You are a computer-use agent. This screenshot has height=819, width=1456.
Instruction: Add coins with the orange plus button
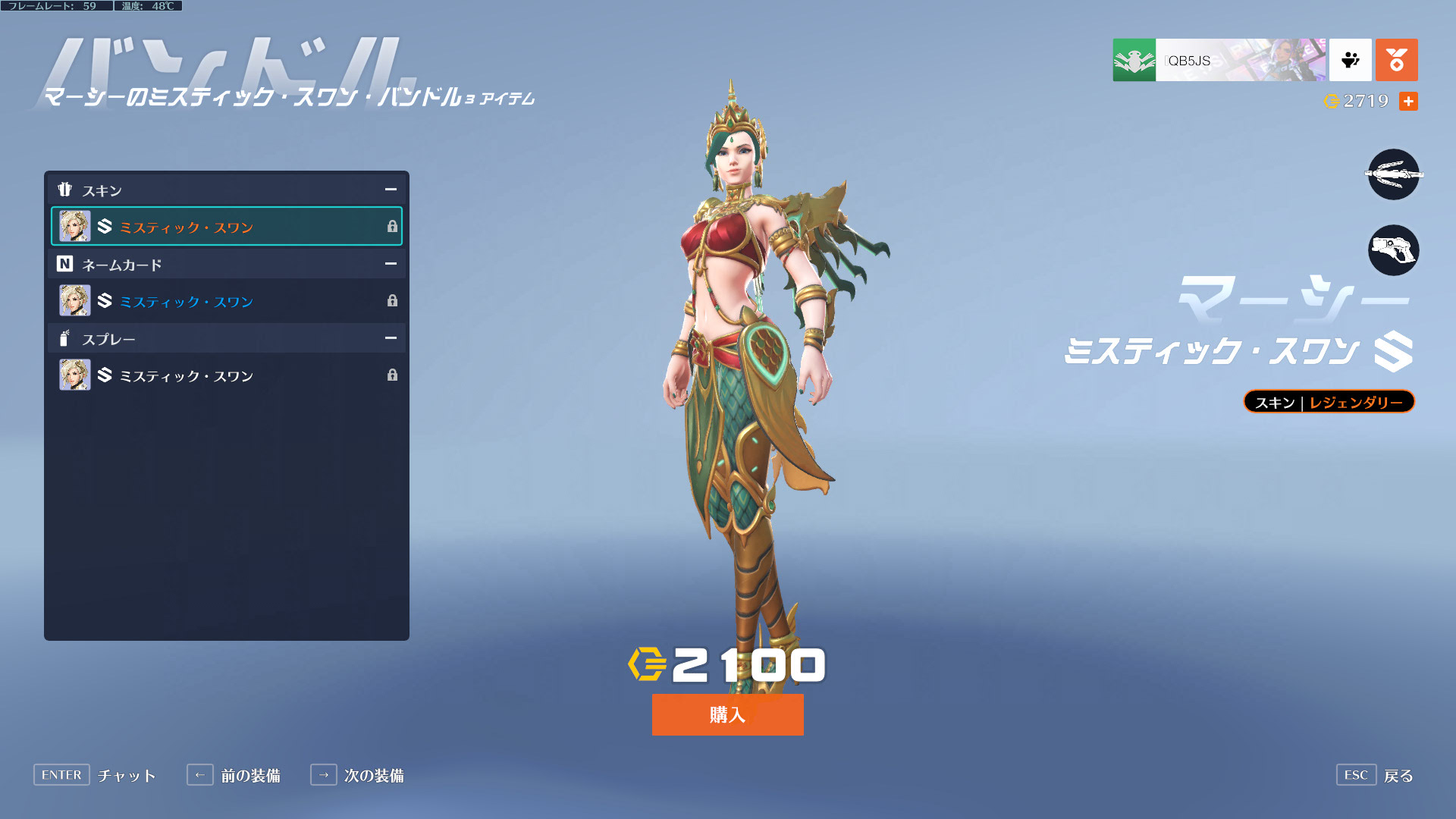[1408, 101]
